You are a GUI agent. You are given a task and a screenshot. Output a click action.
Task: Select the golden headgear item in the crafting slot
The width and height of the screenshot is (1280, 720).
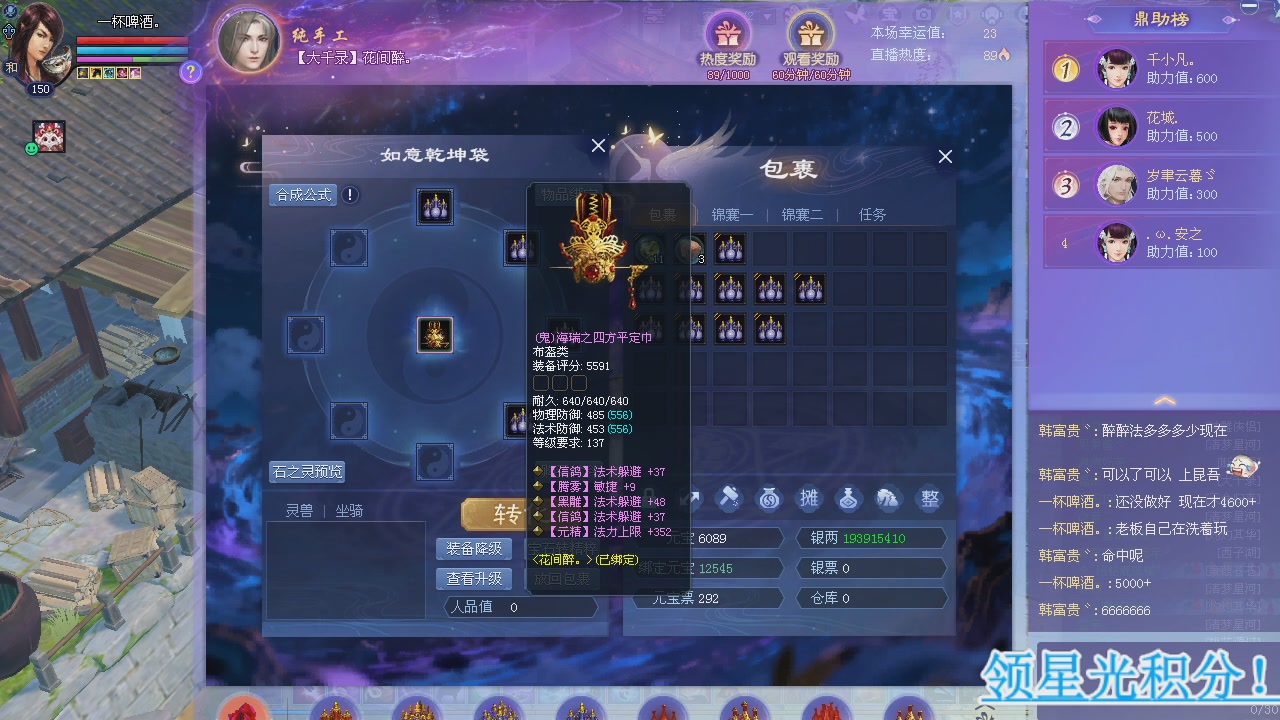[x=434, y=335]
